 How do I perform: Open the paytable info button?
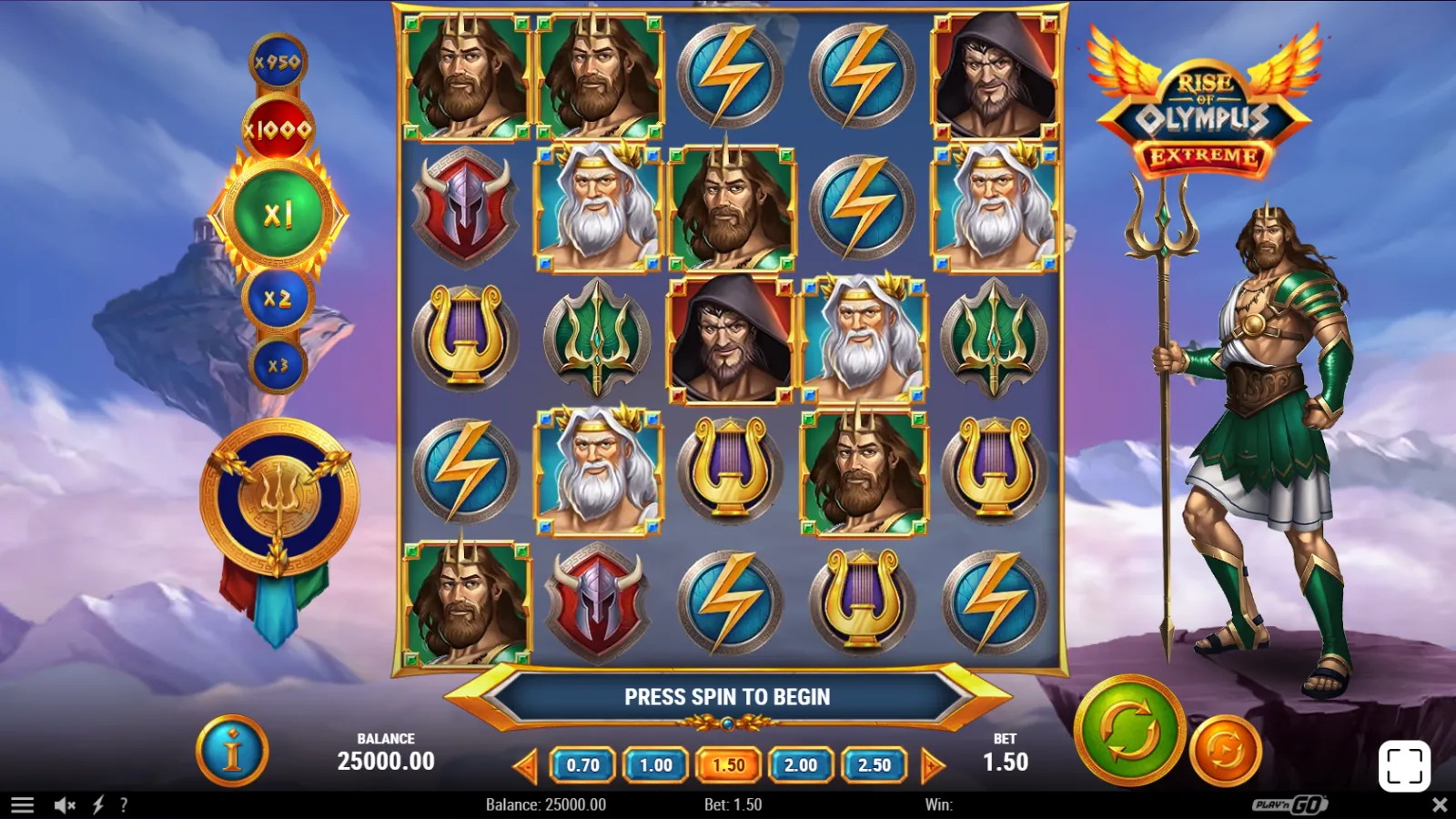click(232, 752)
